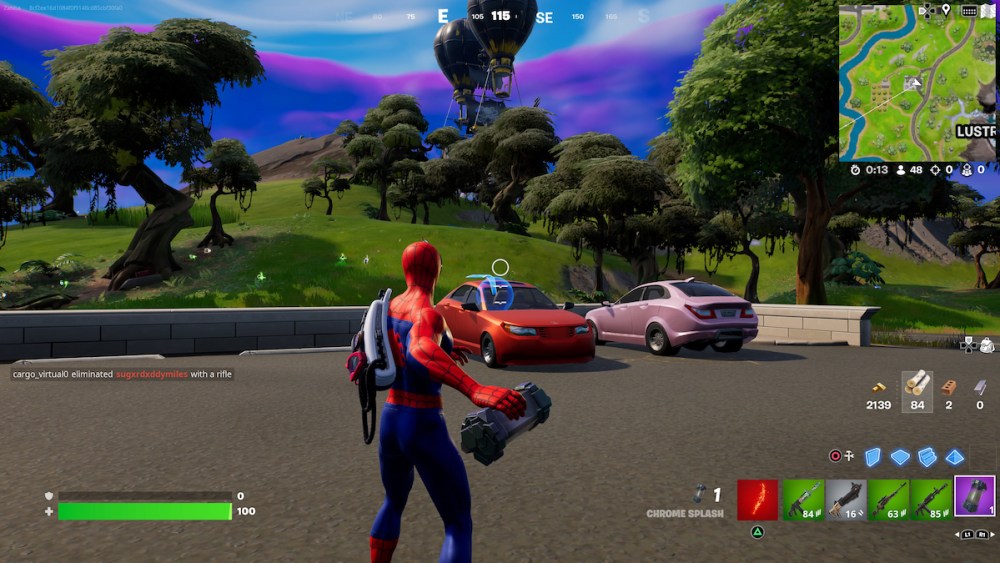Choose the wall building piece
This screenshot has width=1000, height=563.
coord(873,457)
